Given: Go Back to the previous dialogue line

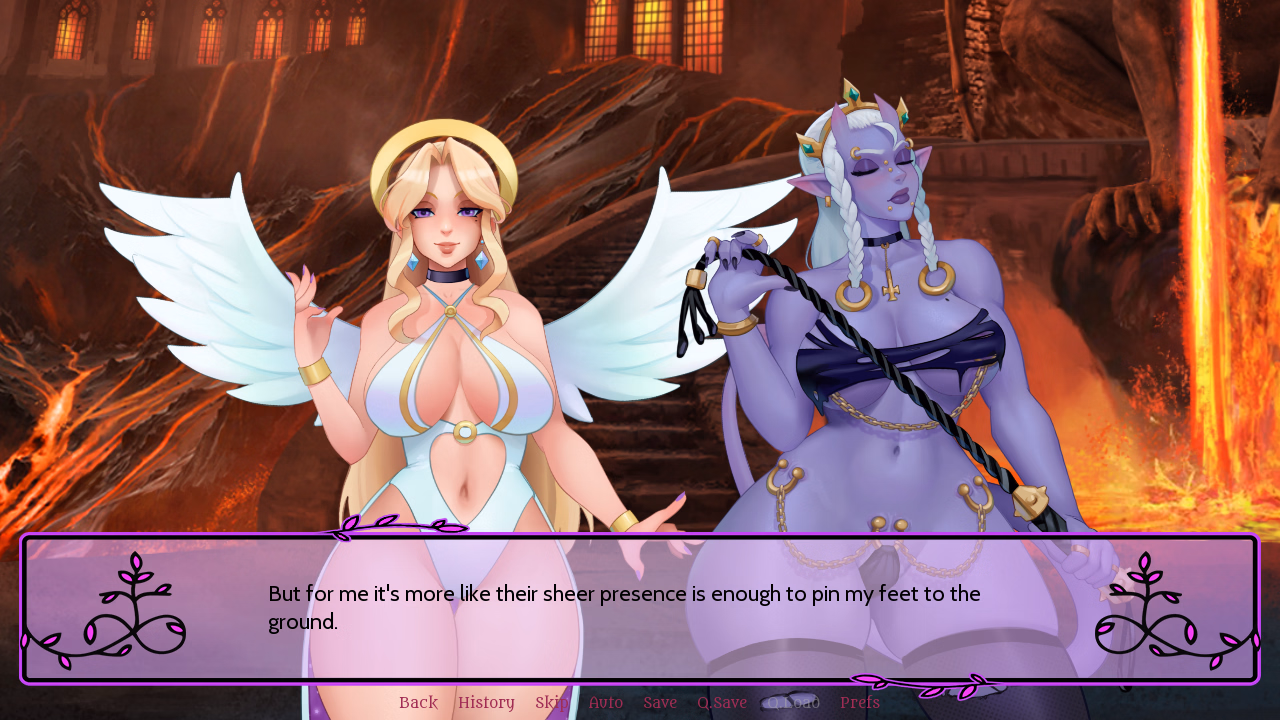Looking at the screenshot, I should click(x=418, y=702).
